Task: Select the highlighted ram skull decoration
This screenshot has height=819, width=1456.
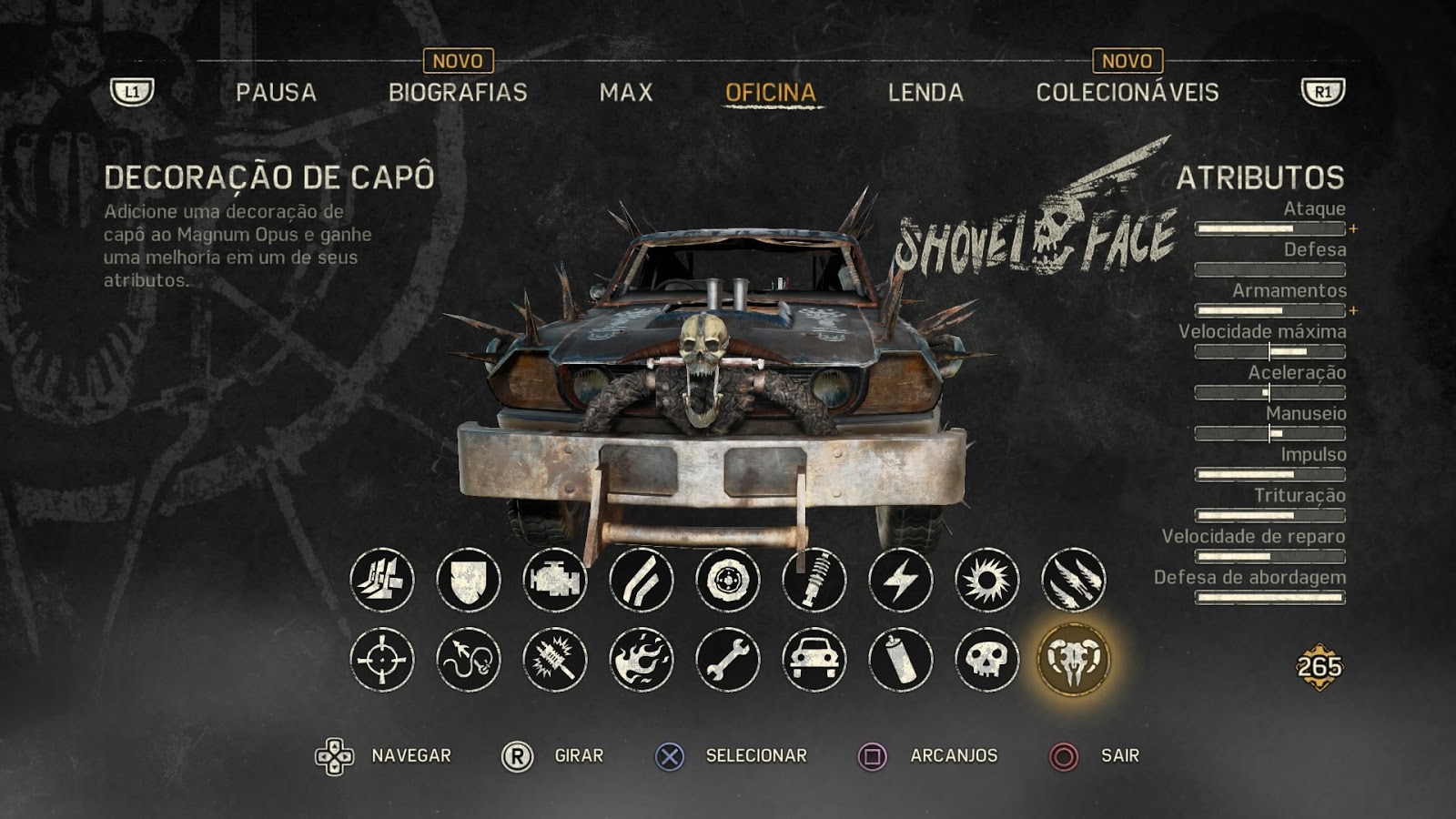Action: [1070, 662]
